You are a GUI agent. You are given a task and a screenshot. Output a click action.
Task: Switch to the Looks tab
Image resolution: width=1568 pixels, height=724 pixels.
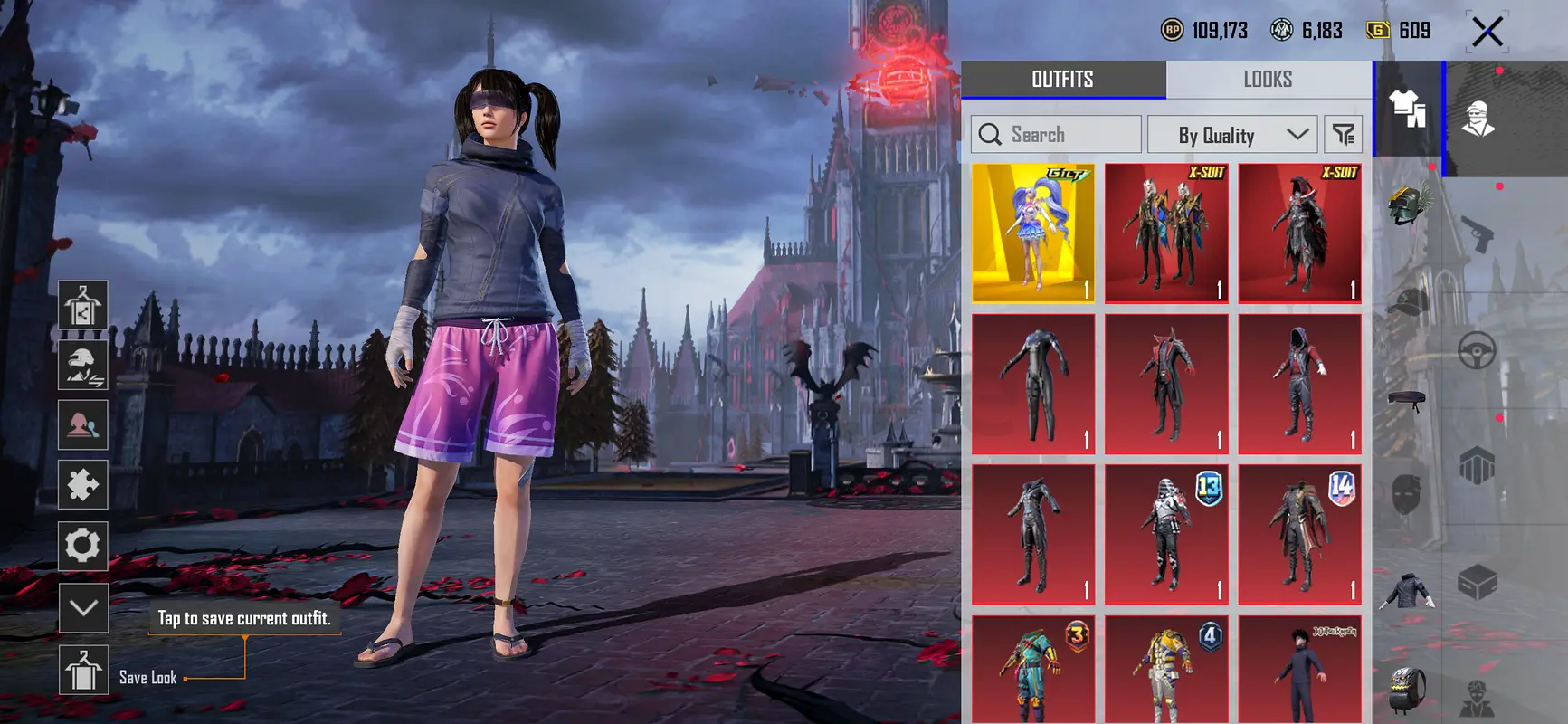tap(1268, 80)
